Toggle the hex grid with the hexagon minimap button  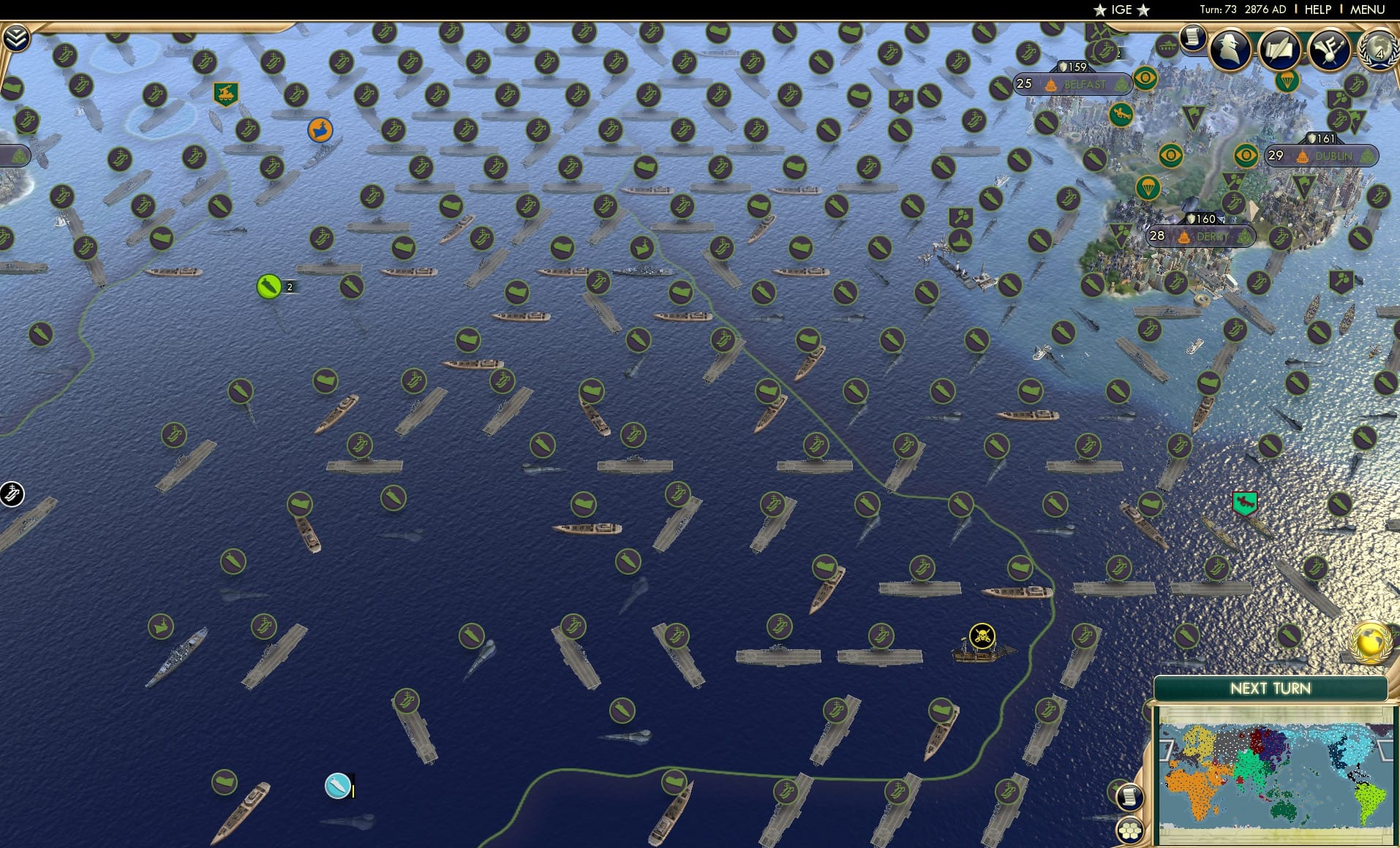1129,830
